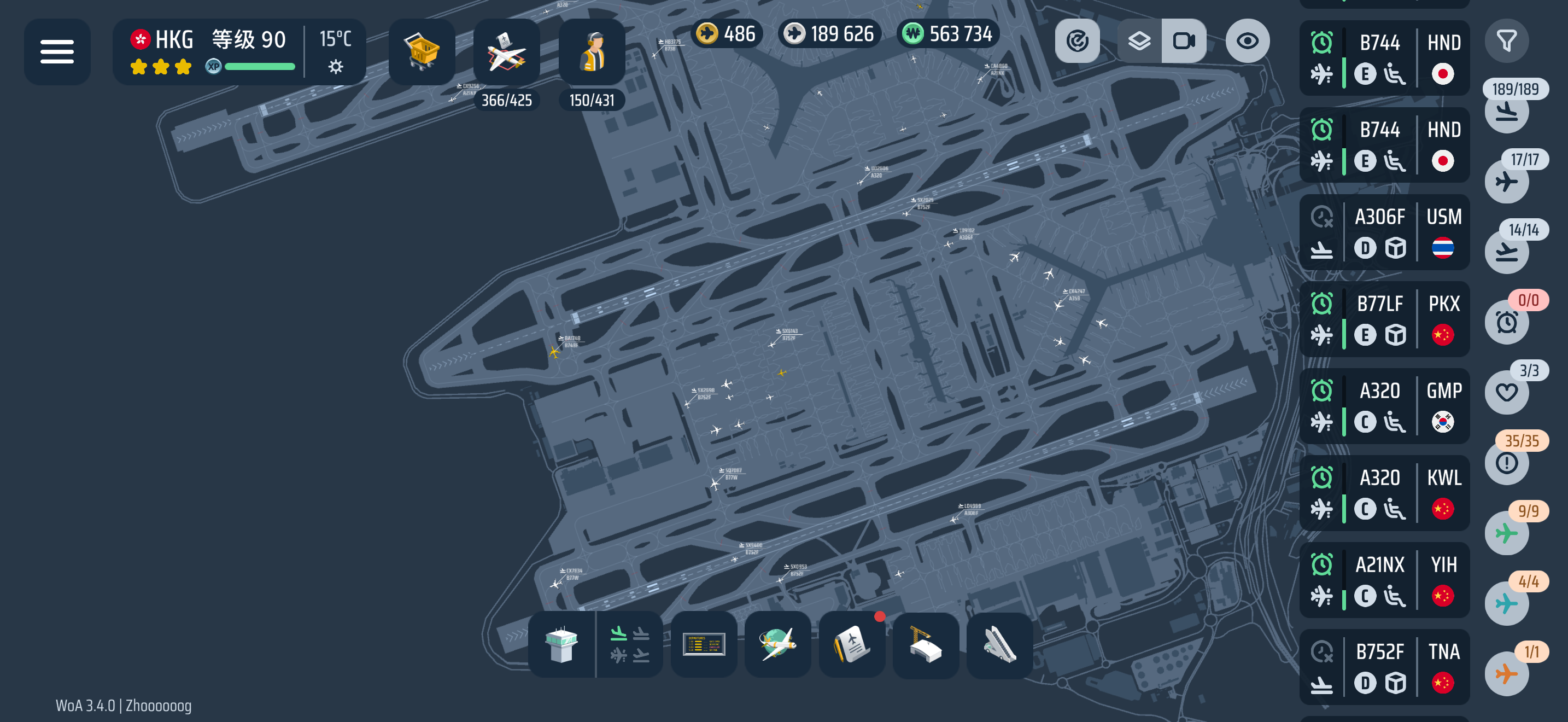The height and width of the screenshot is (722, 1568).
Task: Open the hamburger main menu
Action: 57,52
